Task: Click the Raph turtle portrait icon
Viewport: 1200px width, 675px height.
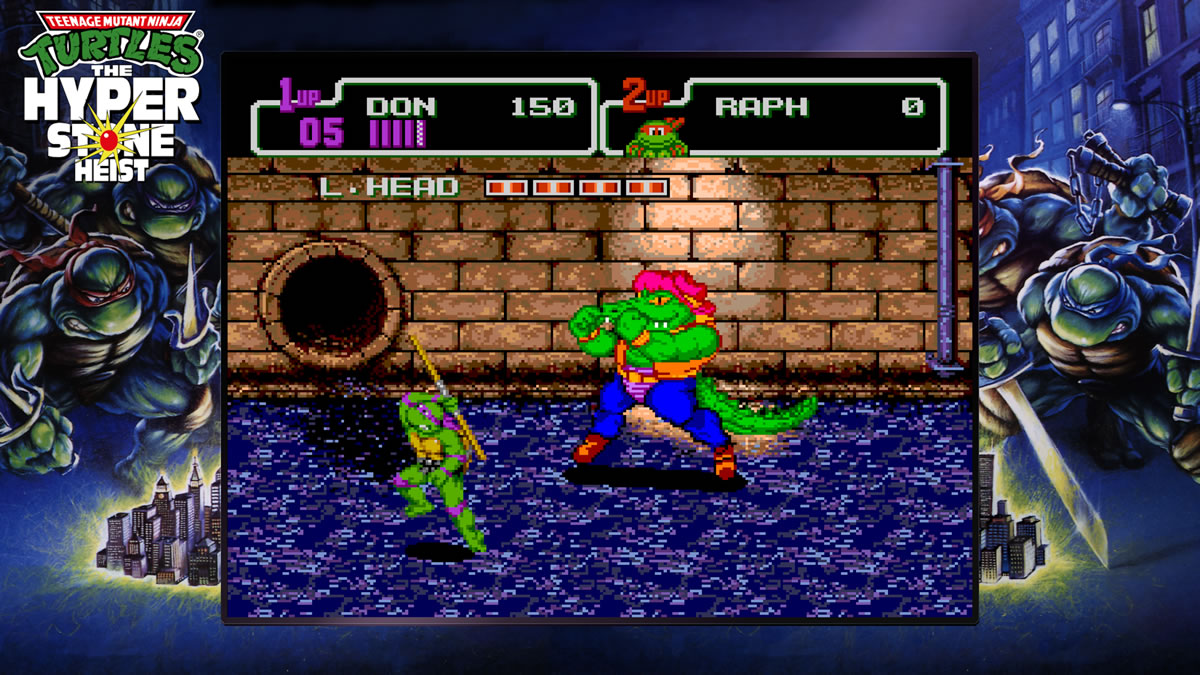Action: pyautogui.click(x=657, y=138)
